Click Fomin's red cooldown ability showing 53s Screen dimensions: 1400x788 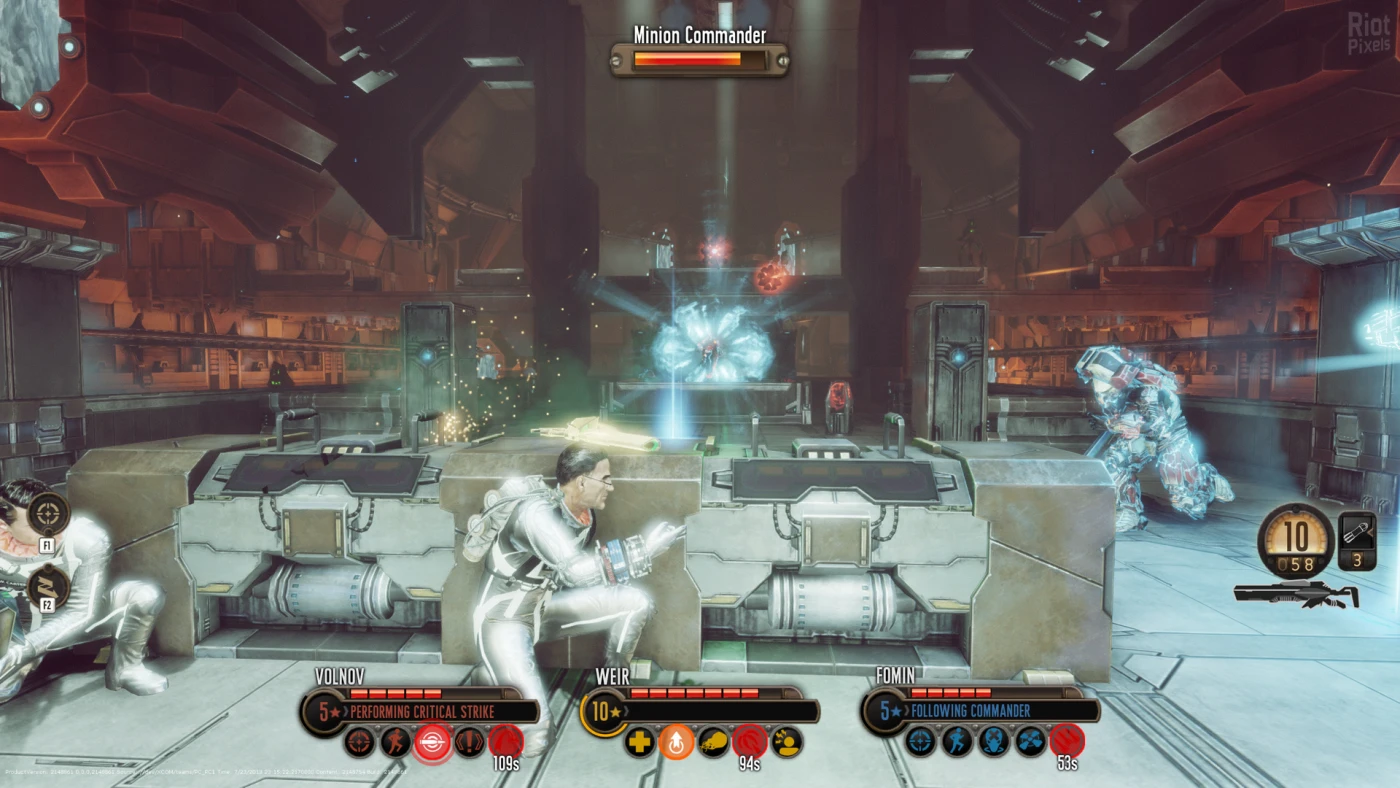pos(1067,742)
